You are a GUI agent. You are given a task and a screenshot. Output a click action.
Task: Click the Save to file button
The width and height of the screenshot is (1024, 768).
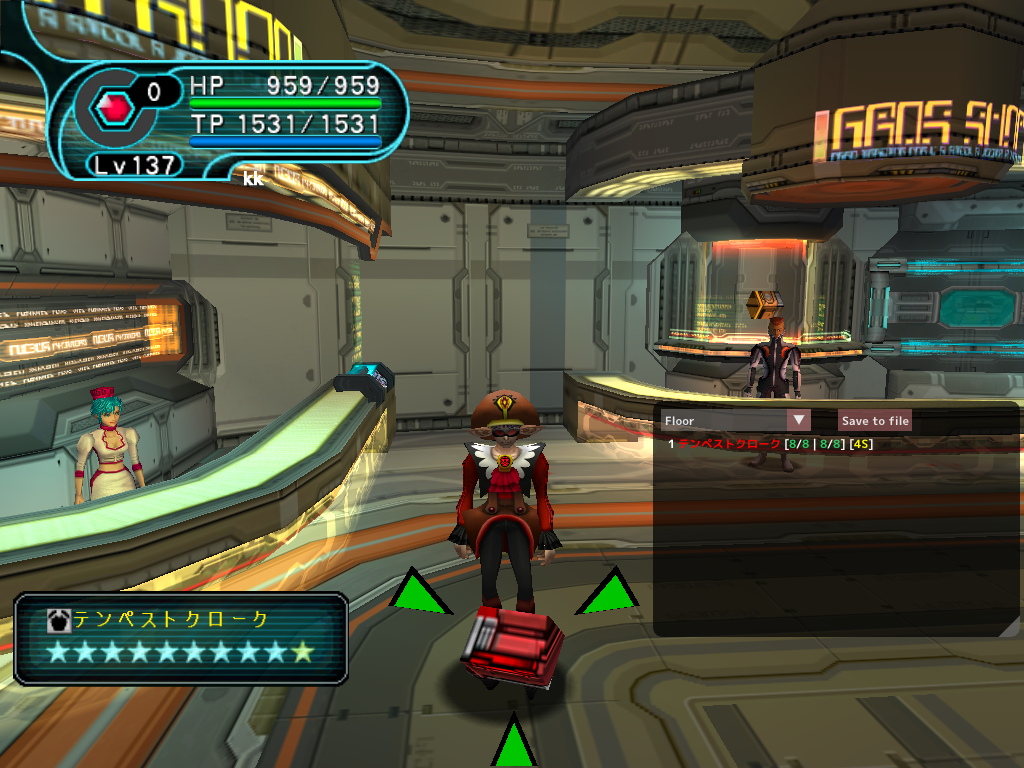(875, 421)
